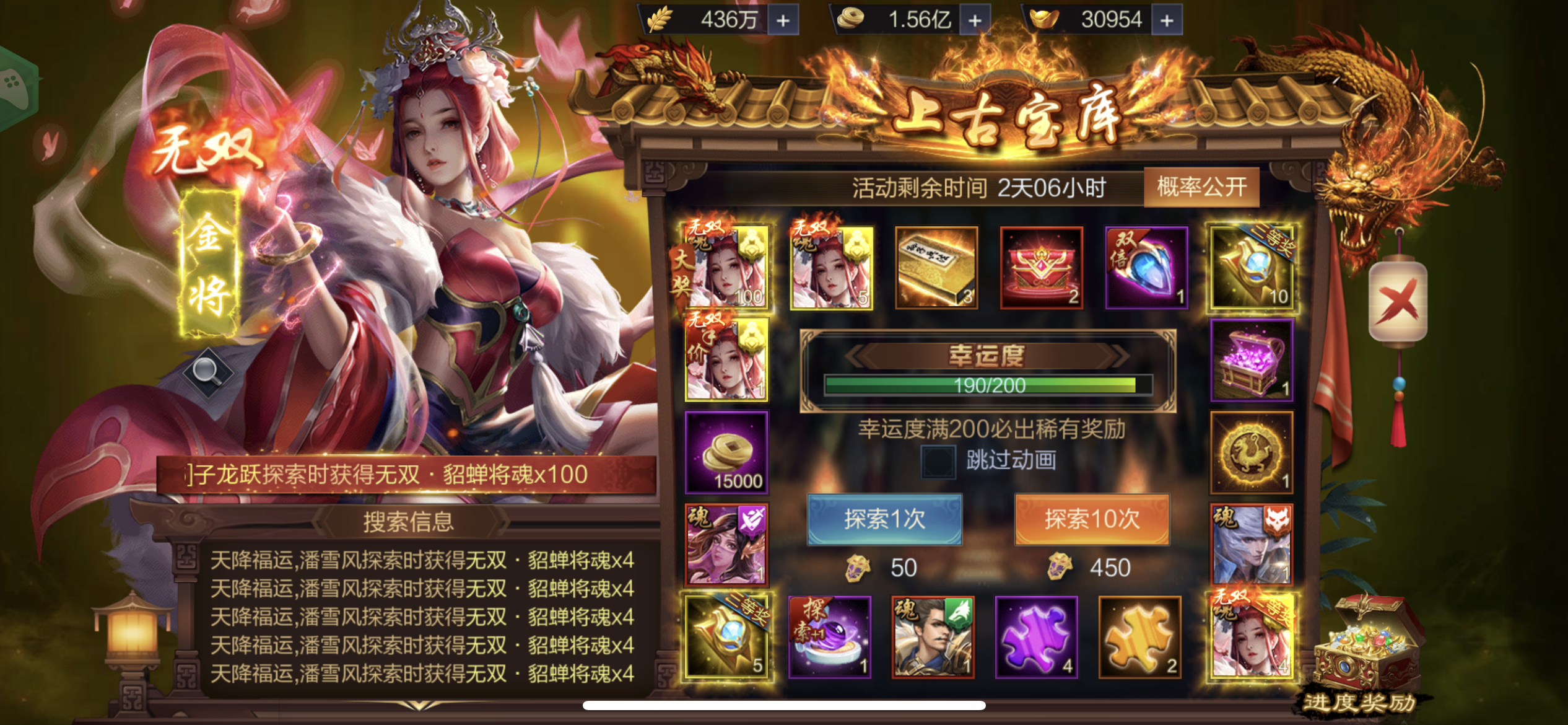This screenshot has width=1568, height=725.
Task: Select the golden qilin coin prize icon
Action: click(1251, 452)
